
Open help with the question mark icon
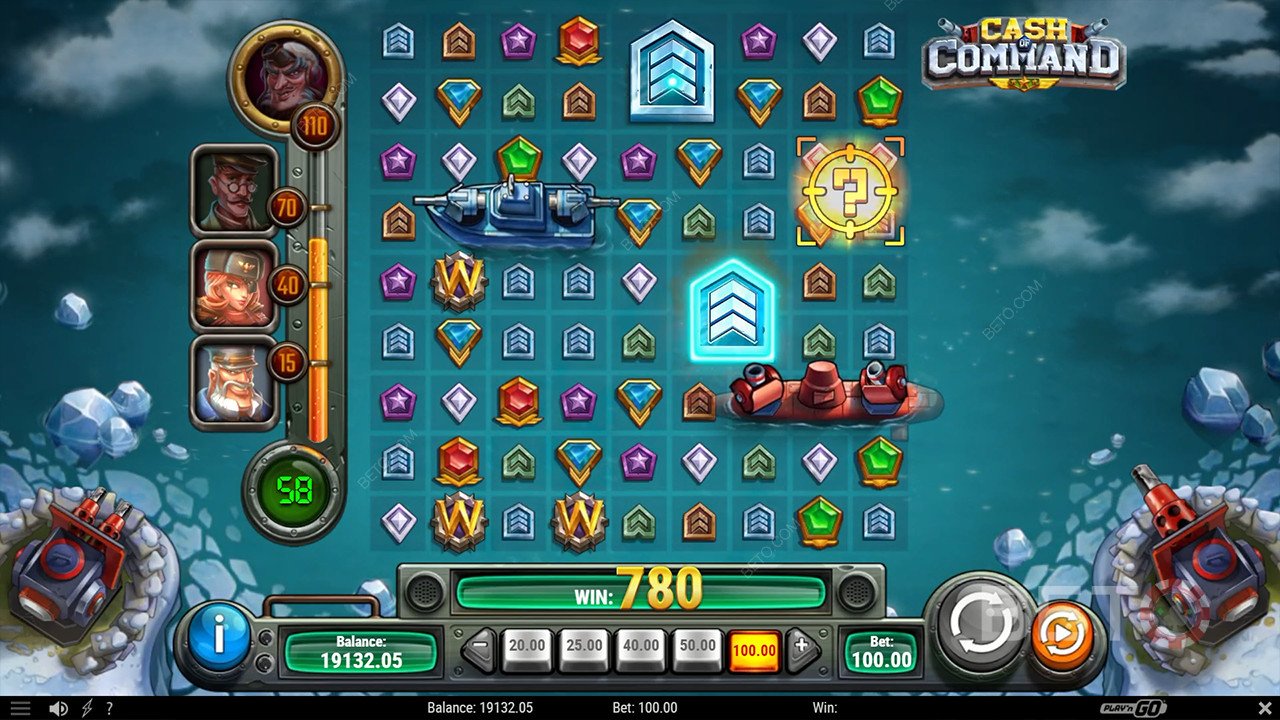[109, 708]
